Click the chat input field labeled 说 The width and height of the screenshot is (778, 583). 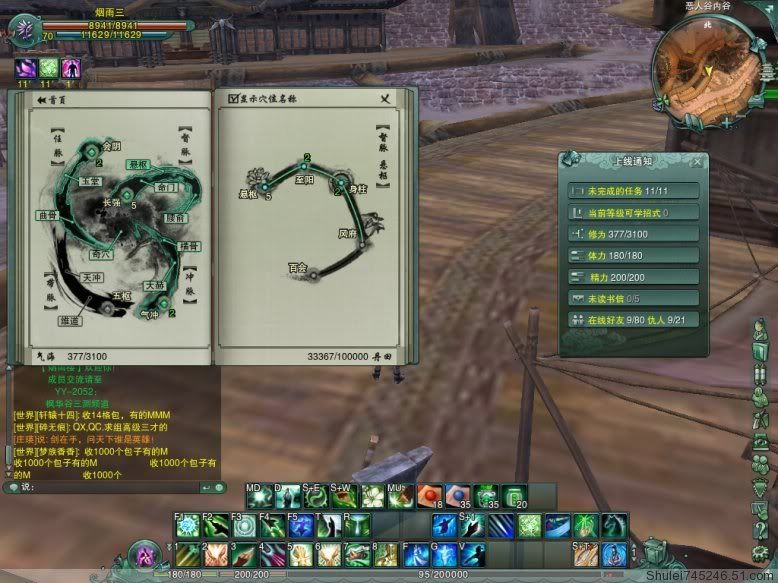(110, 487)
